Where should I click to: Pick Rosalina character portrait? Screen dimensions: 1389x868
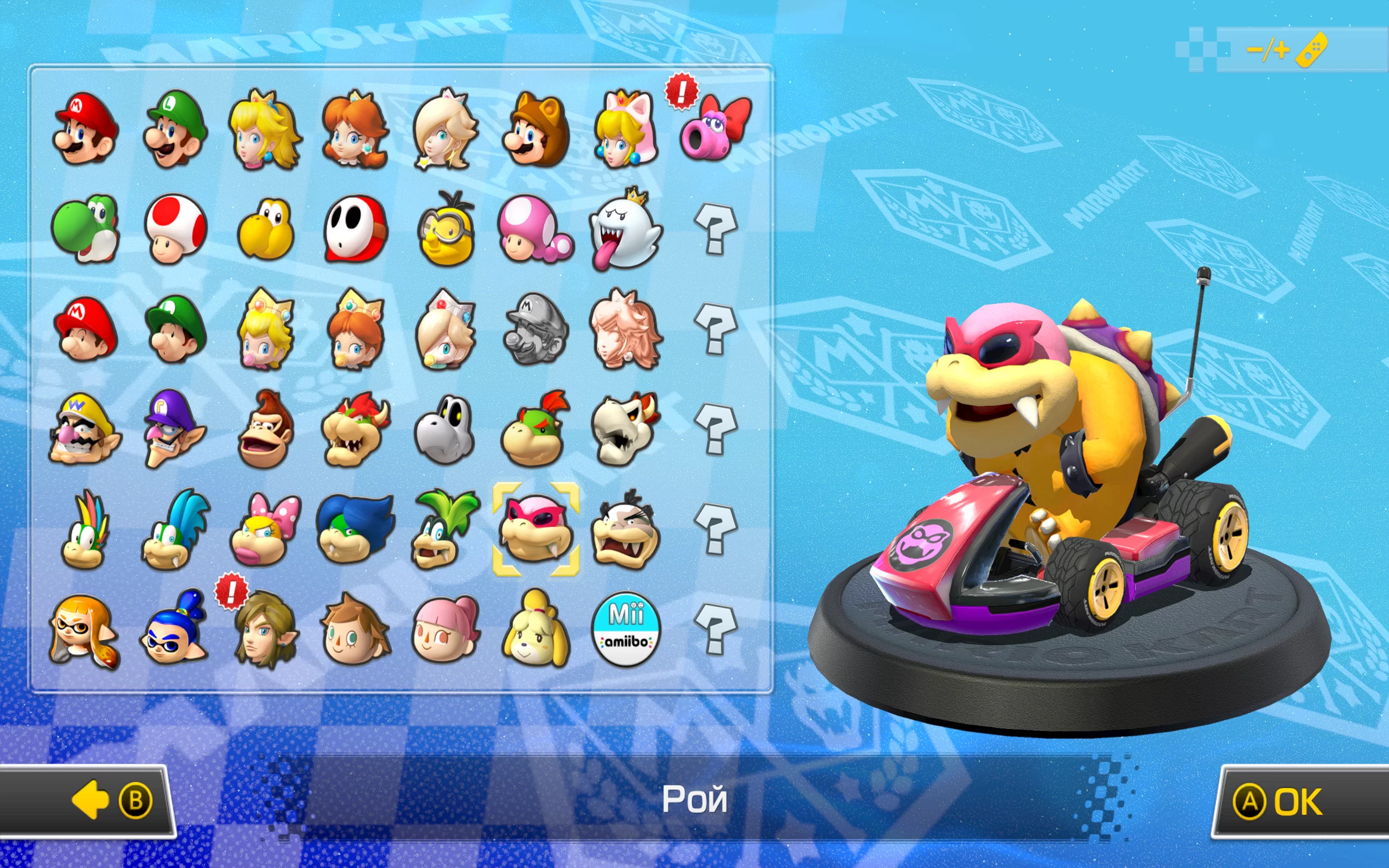pos(445,130)
